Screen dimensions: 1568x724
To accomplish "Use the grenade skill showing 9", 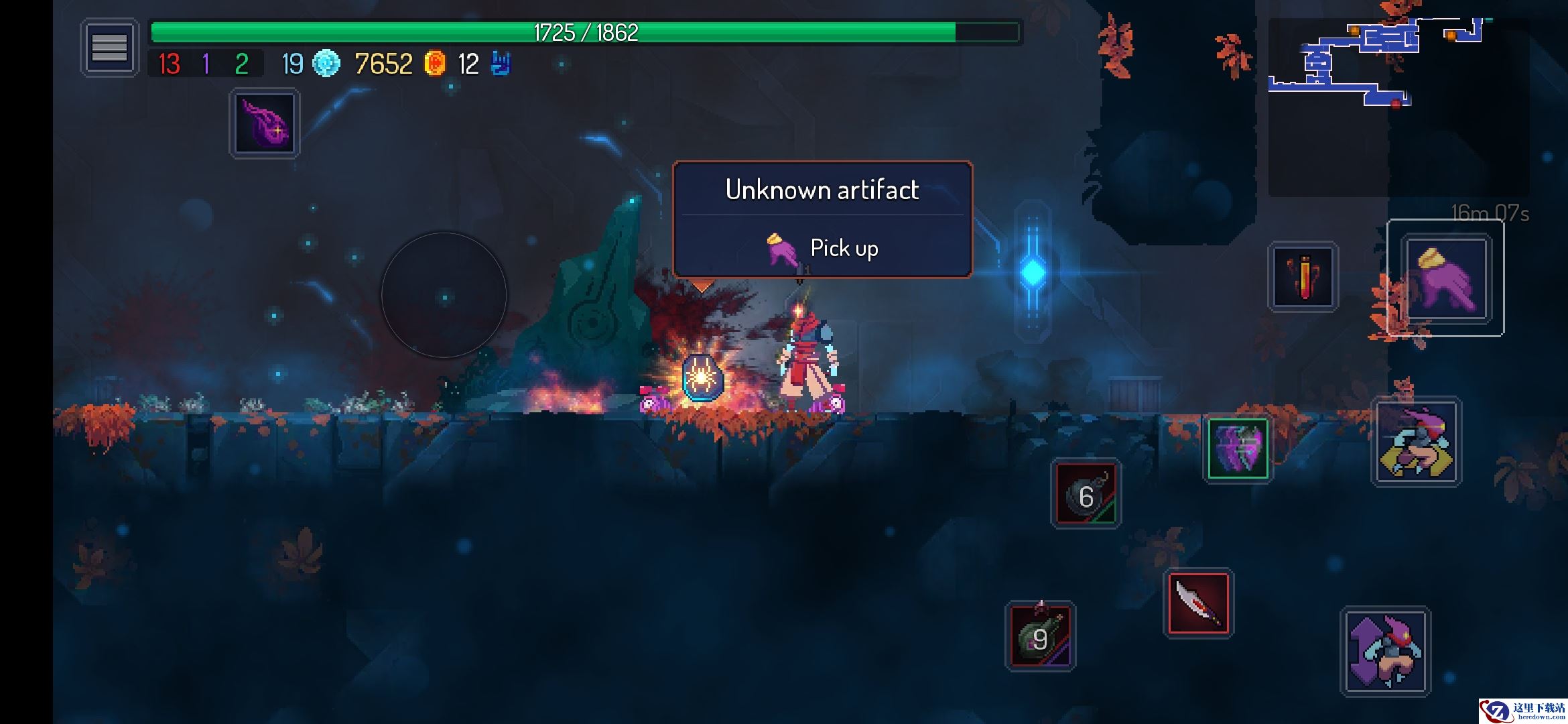I will point(1040,636).
